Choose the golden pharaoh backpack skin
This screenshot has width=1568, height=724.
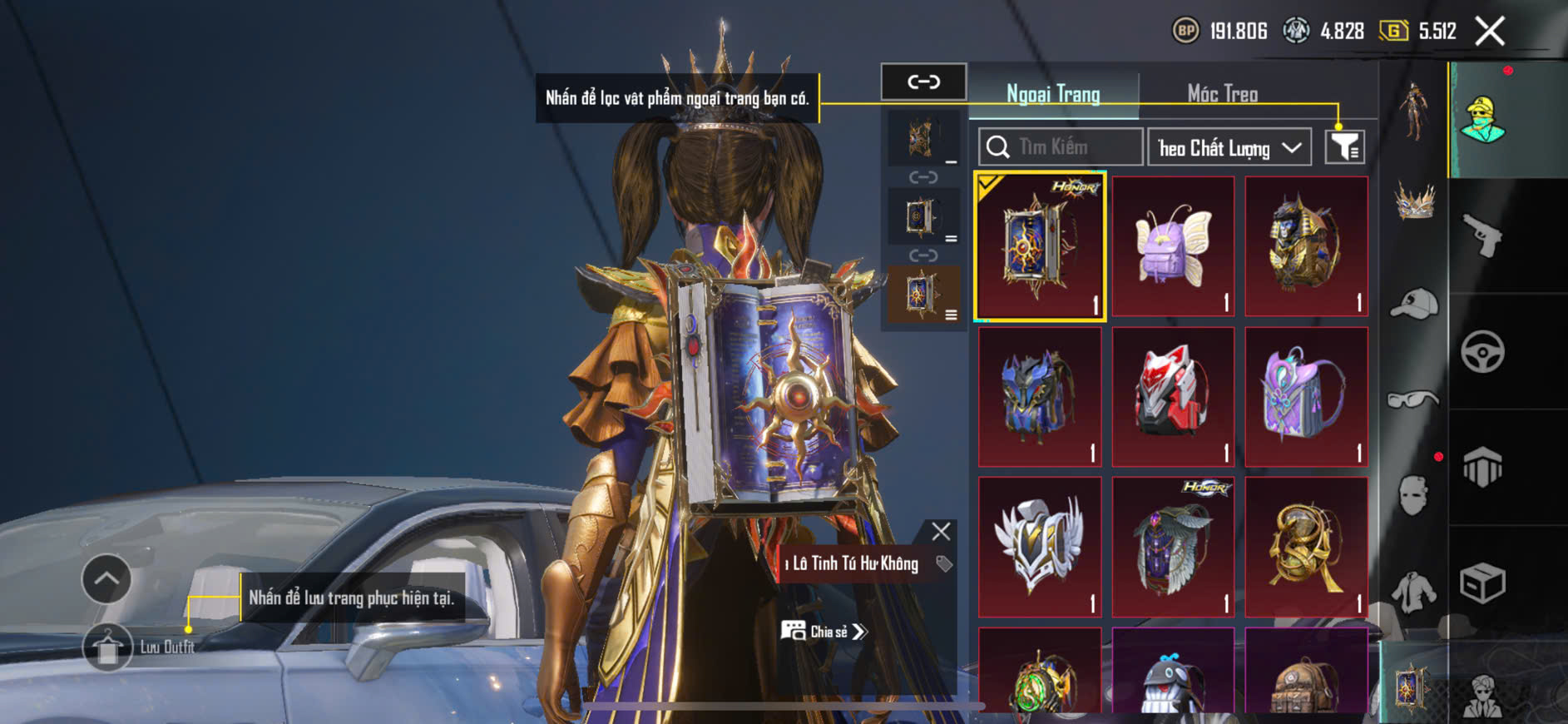coord(1306,246)
